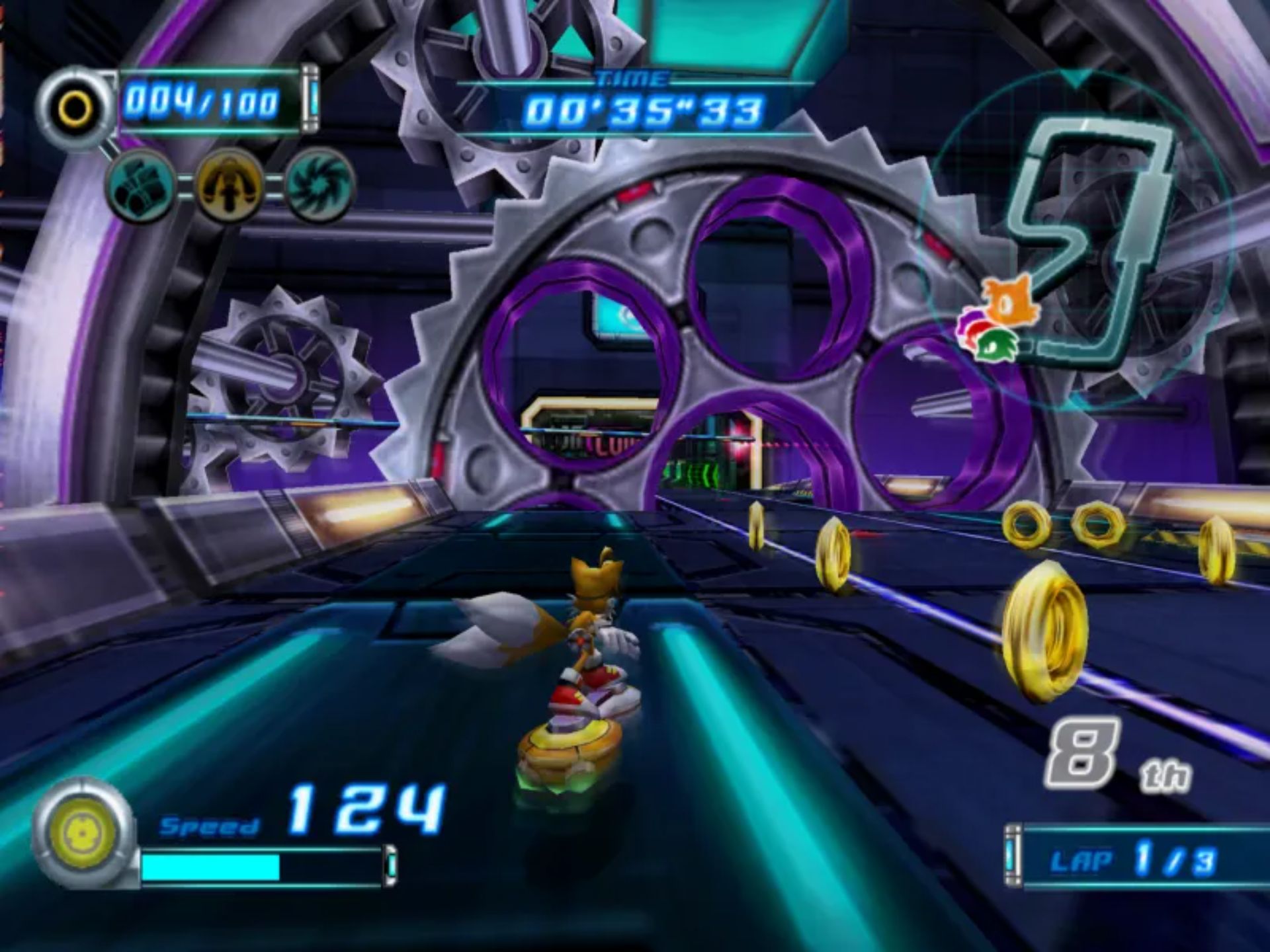This screenshot has height=952, width=1270.
Task: Activate the yellow gear change icon
Action: [x=229, y=184]
